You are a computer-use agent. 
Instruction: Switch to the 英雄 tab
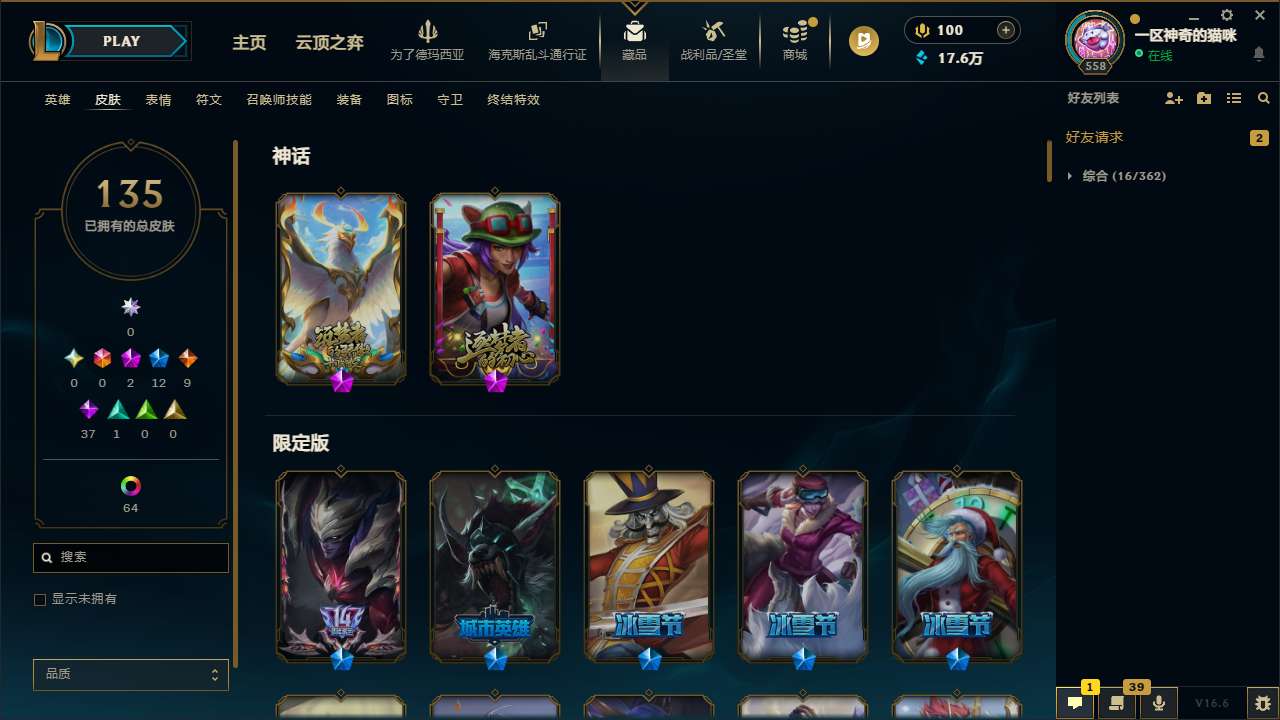(x=57, y=99)
